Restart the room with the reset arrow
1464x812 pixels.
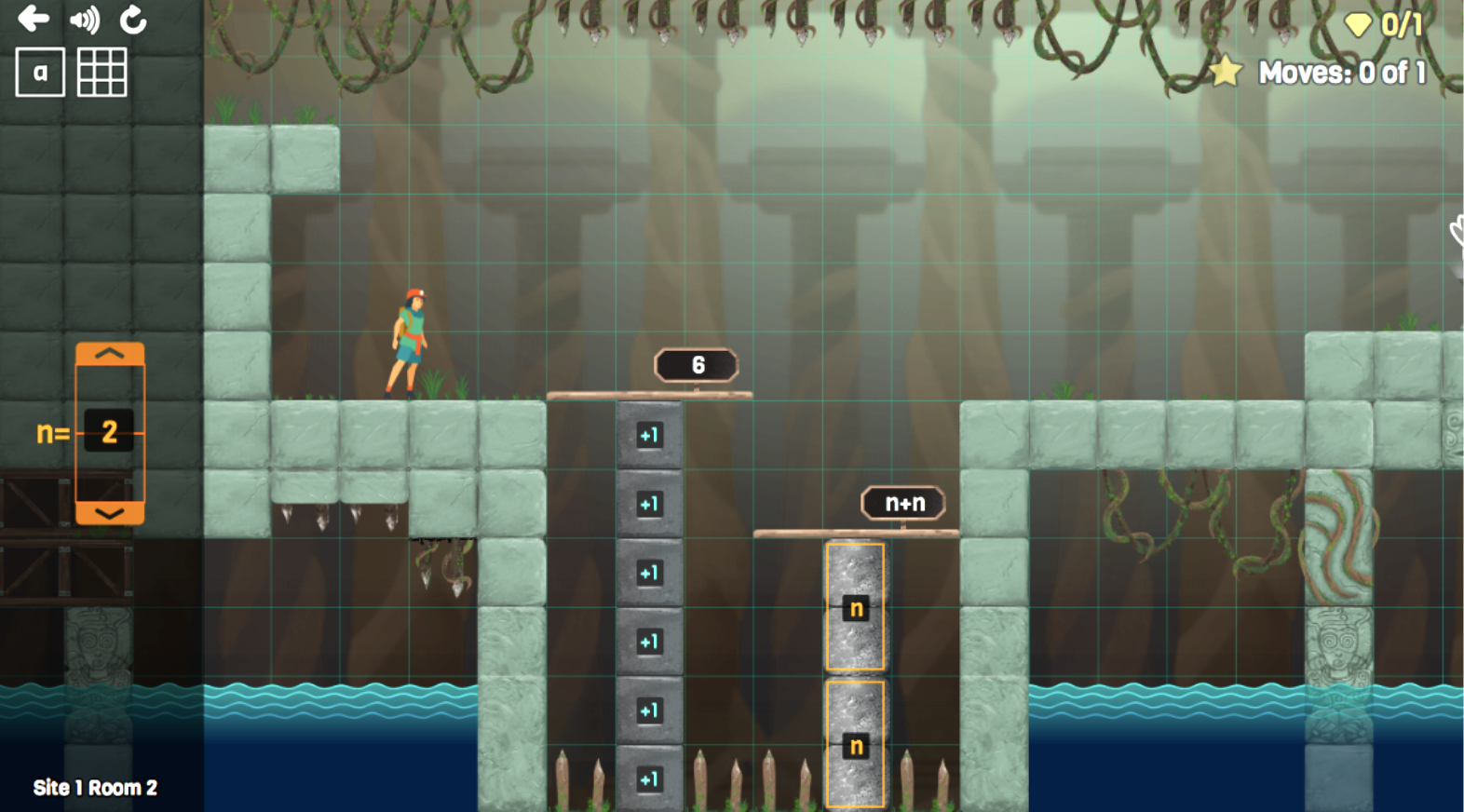coord(133,20)
